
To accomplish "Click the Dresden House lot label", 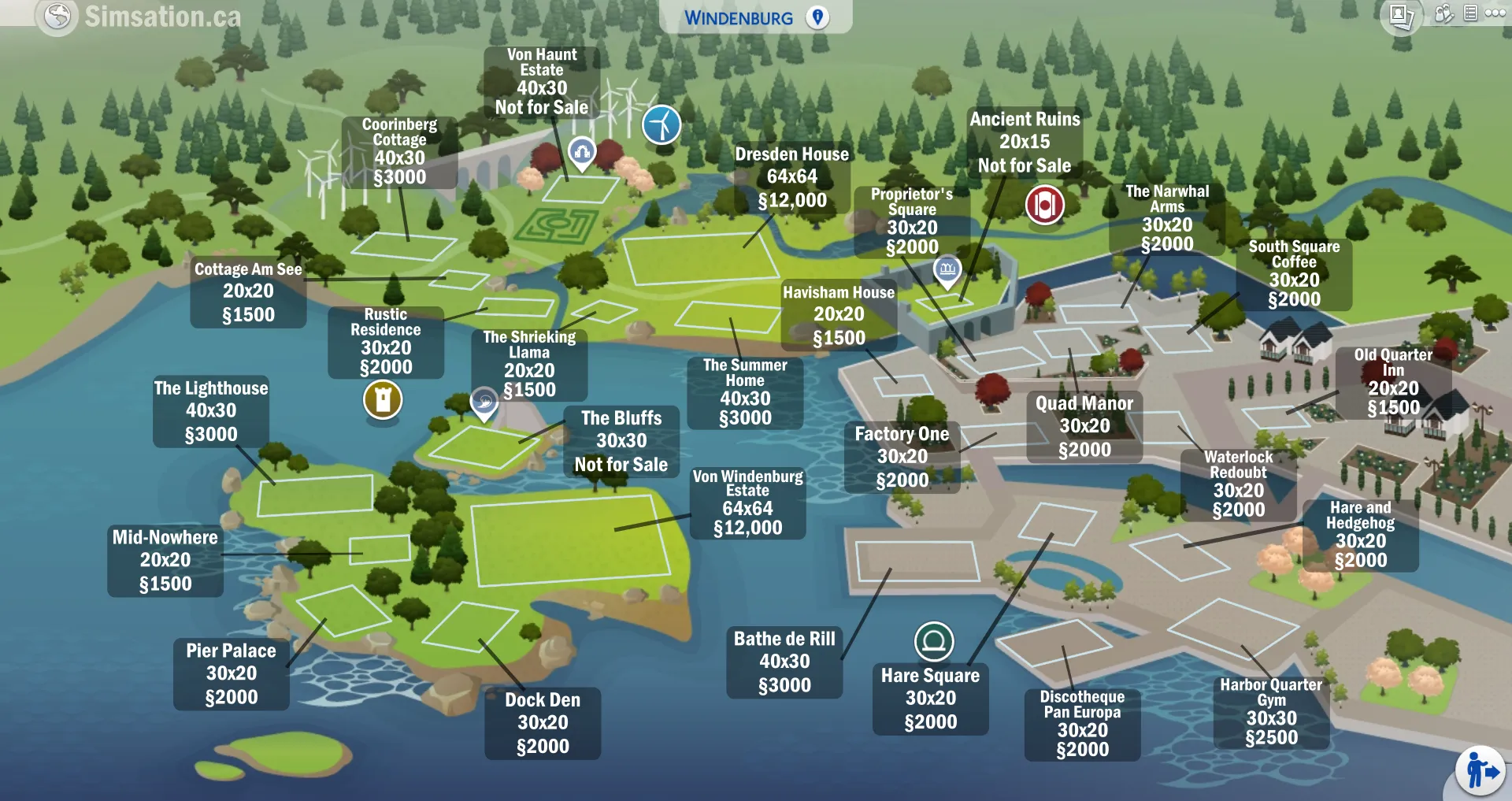I will (x=791, y=176).
